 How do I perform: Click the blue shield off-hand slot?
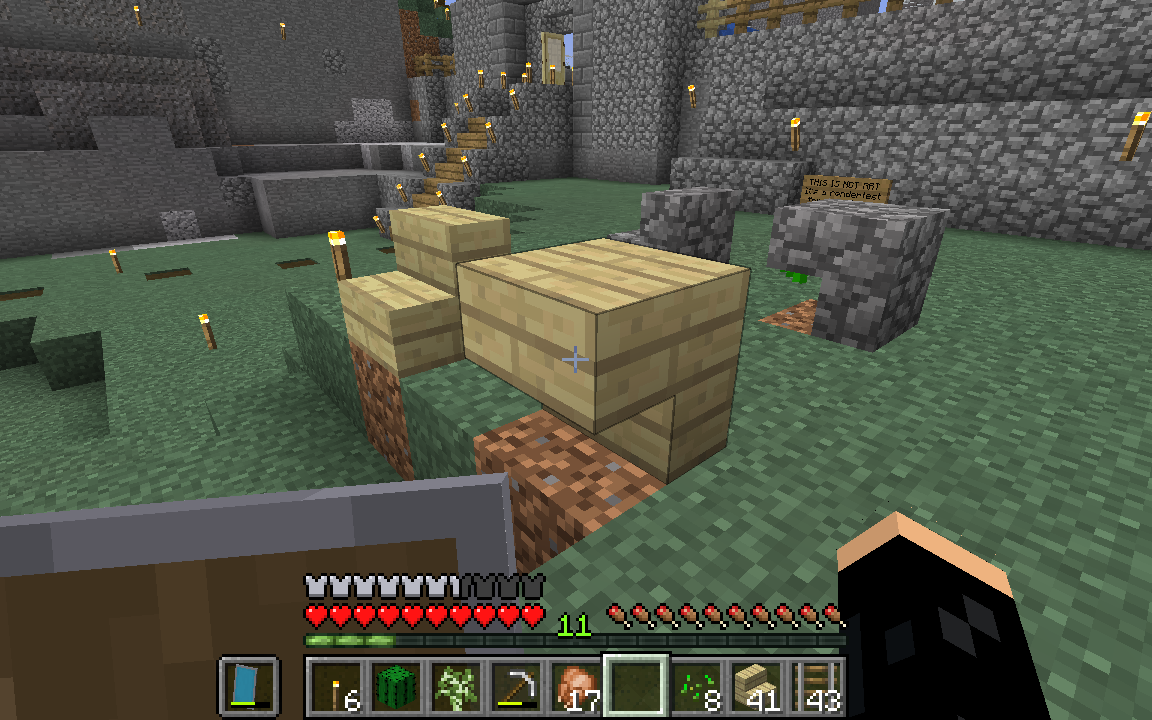click(246, 687)
